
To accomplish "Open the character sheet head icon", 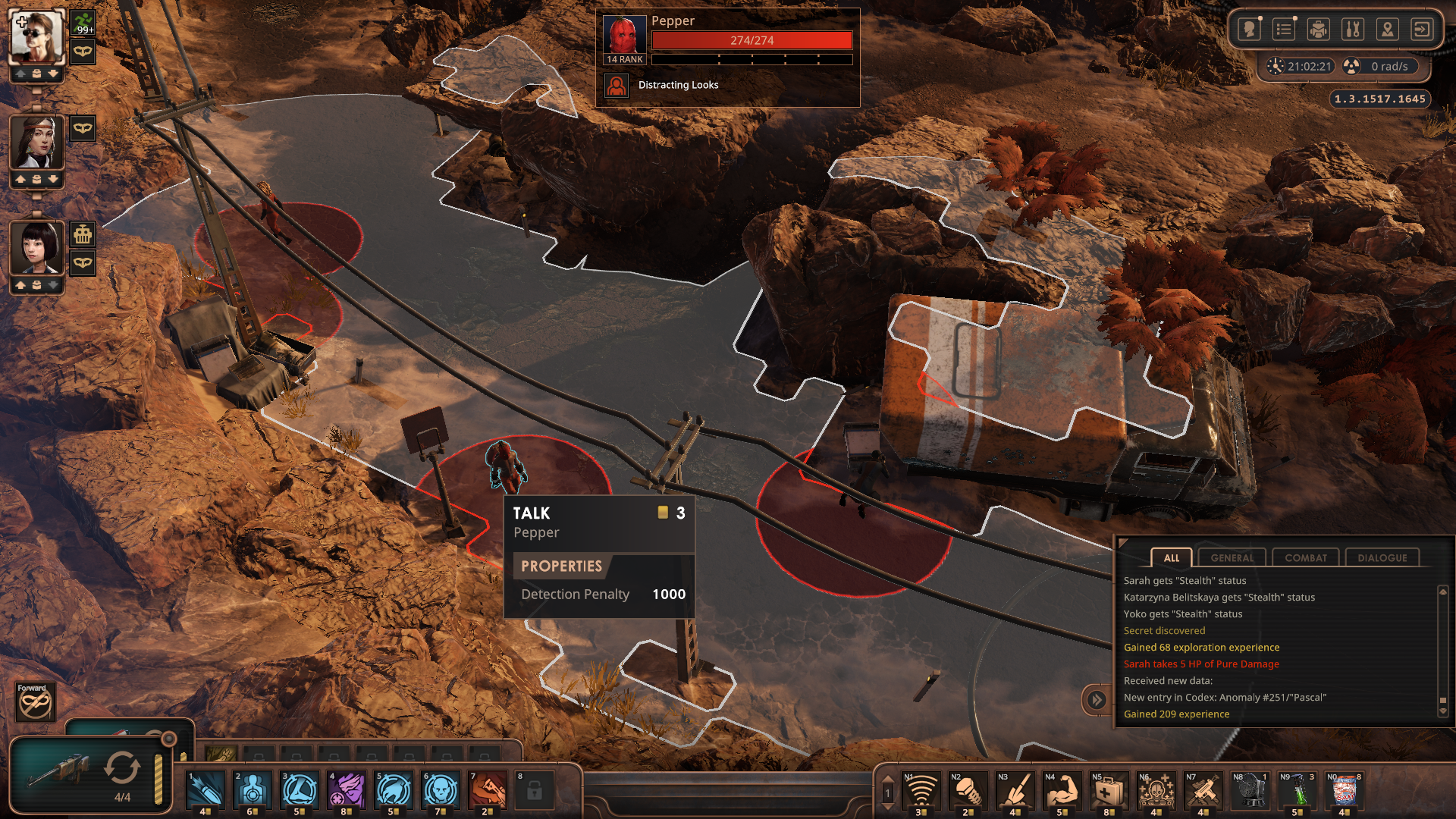I will click(1249, 30).
